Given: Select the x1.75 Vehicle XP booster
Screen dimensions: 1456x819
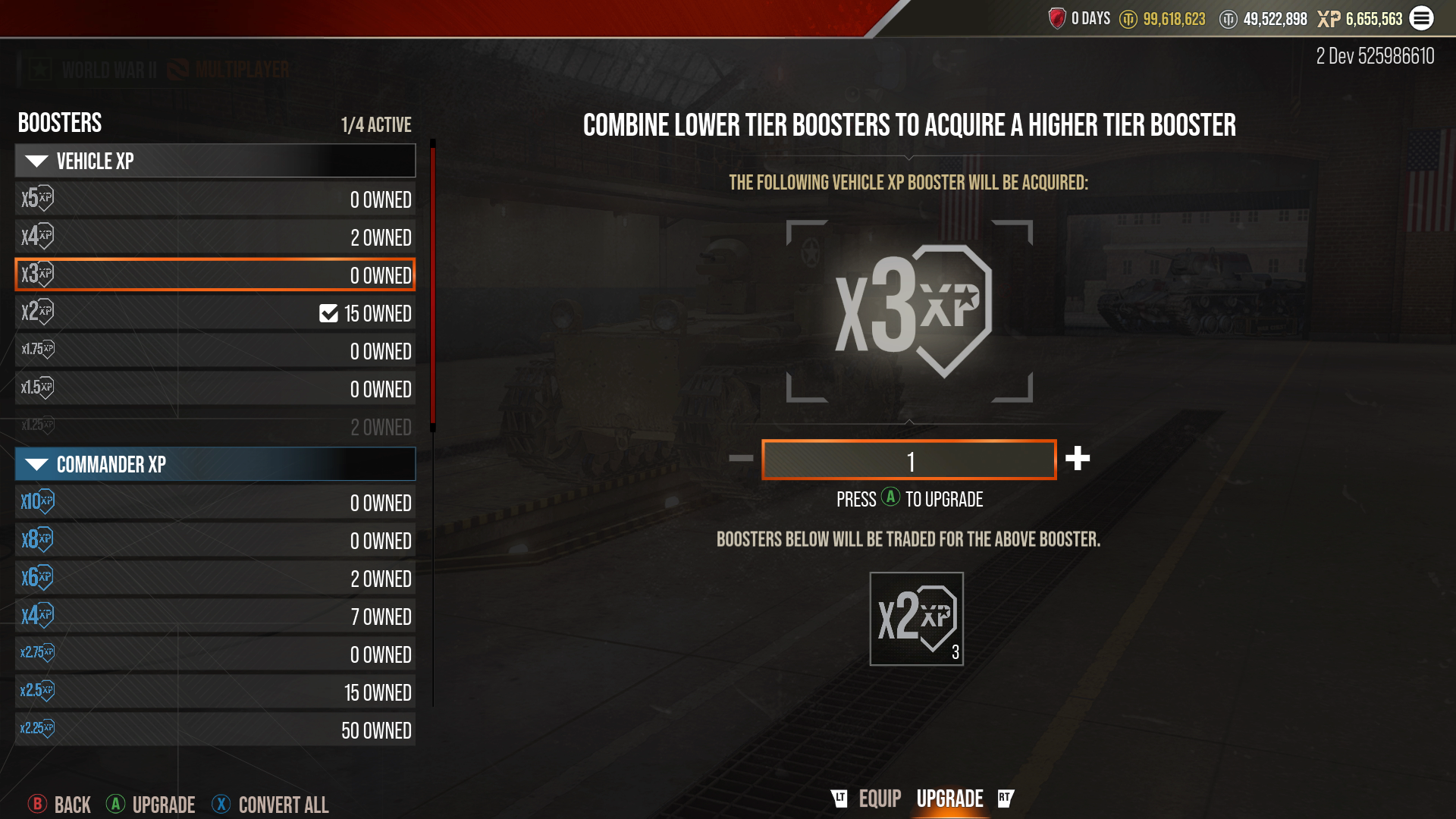Looking at the screenshot, I should (x=215, y=351).
